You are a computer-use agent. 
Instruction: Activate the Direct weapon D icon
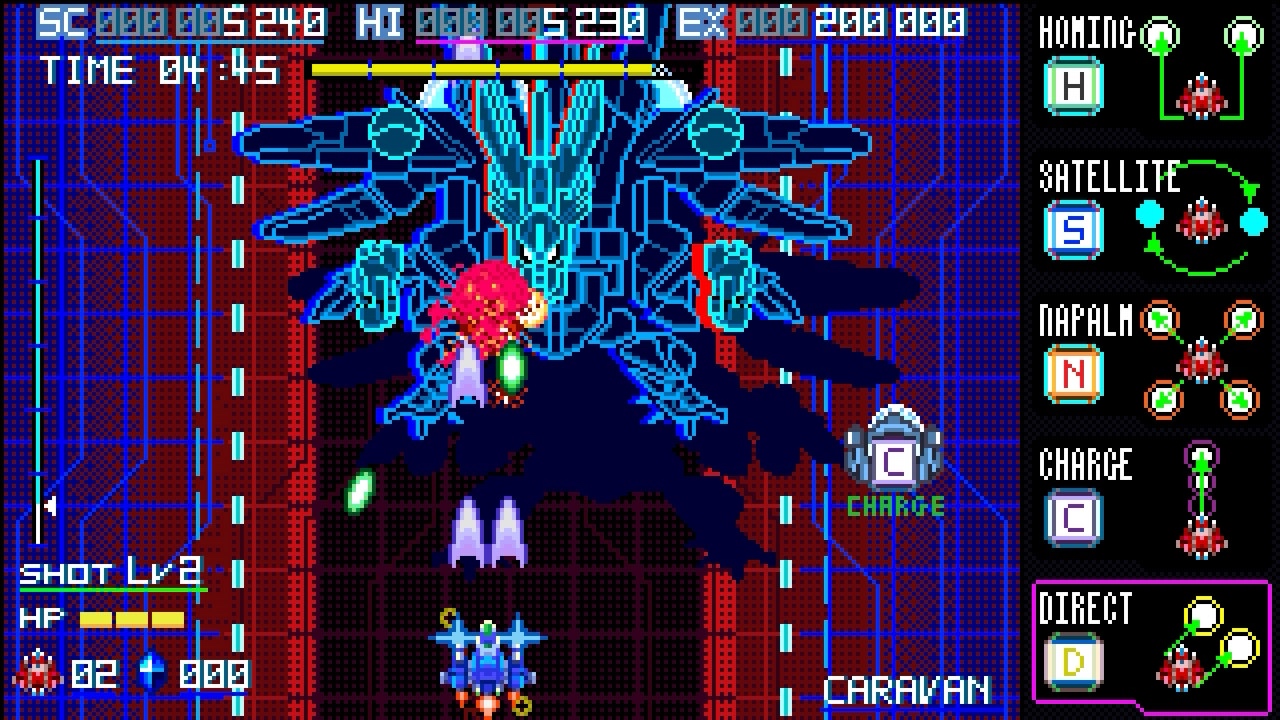tap(1073, 661)
